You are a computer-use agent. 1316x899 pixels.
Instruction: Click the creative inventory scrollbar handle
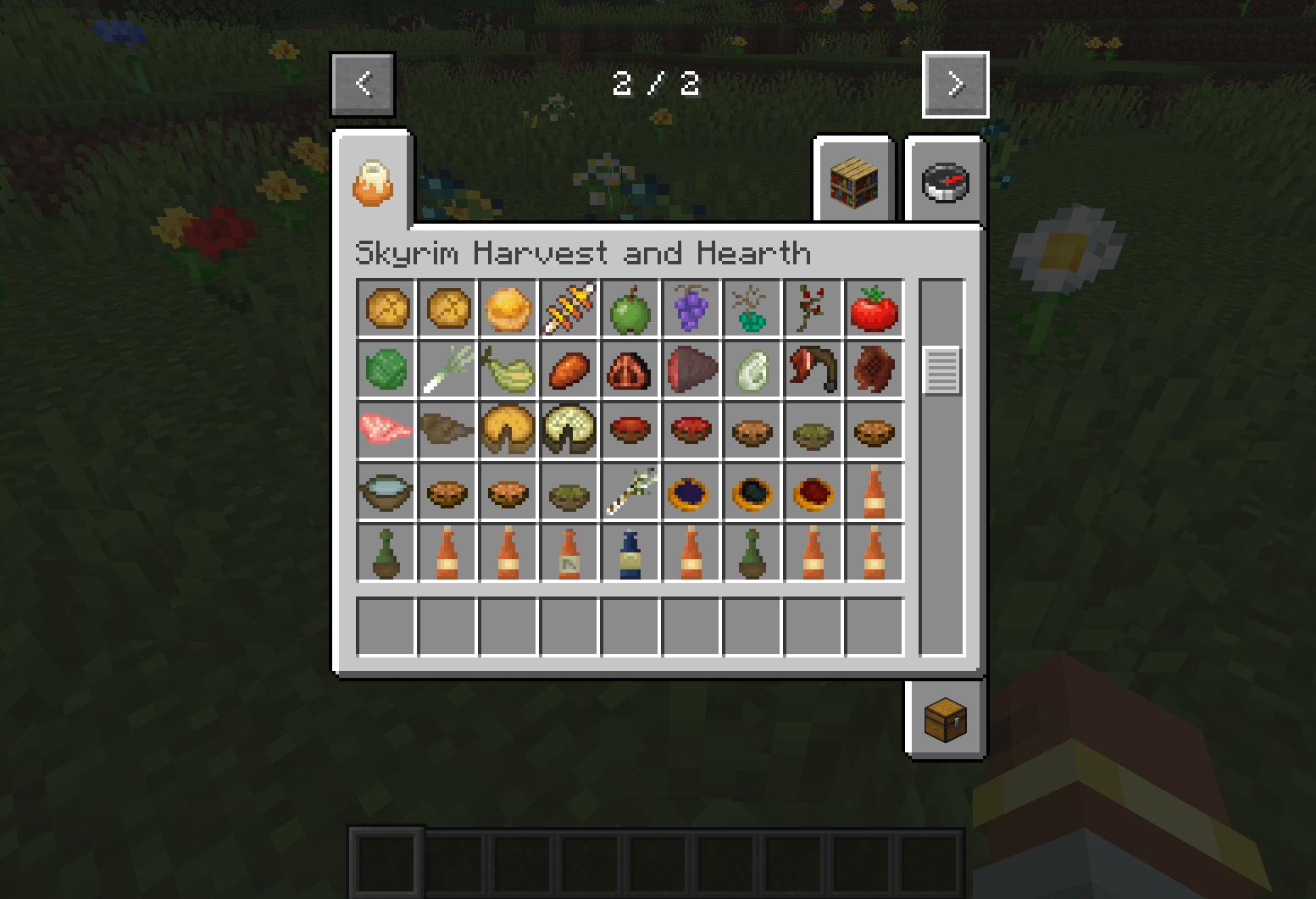pyautogui.click(x=941, y=370)
